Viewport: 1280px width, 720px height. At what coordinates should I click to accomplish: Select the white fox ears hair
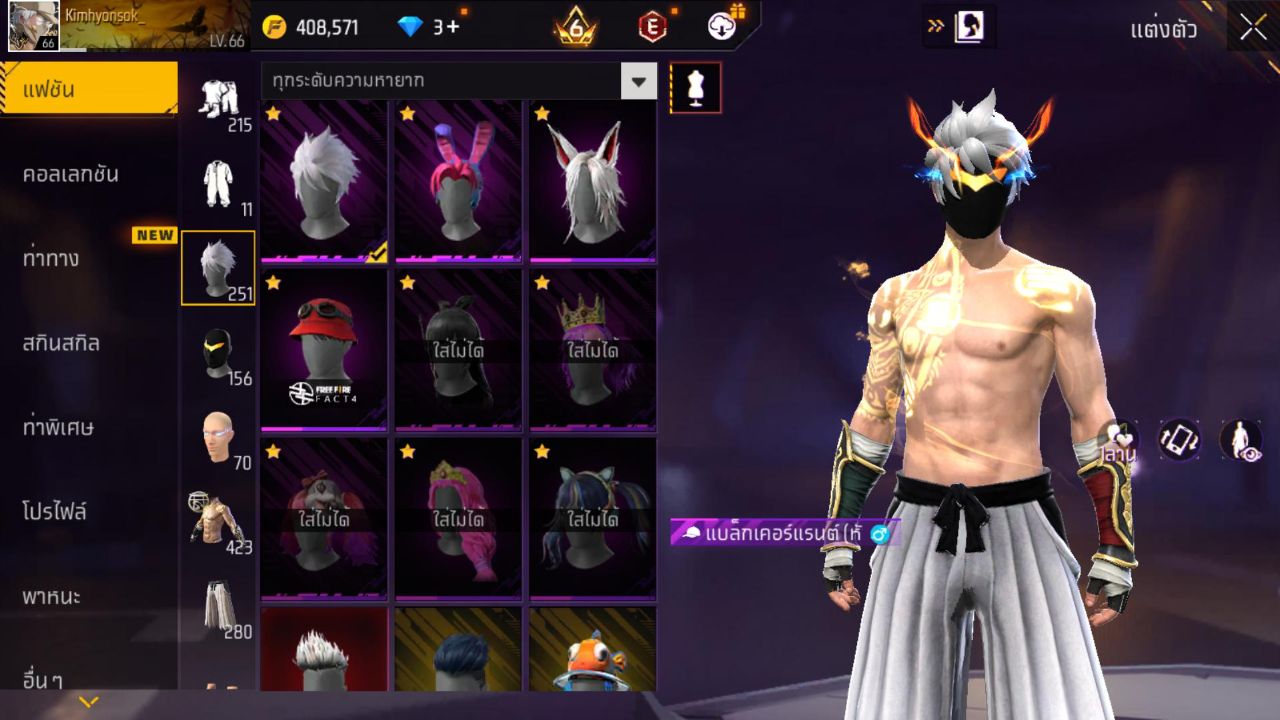point(592,182)
